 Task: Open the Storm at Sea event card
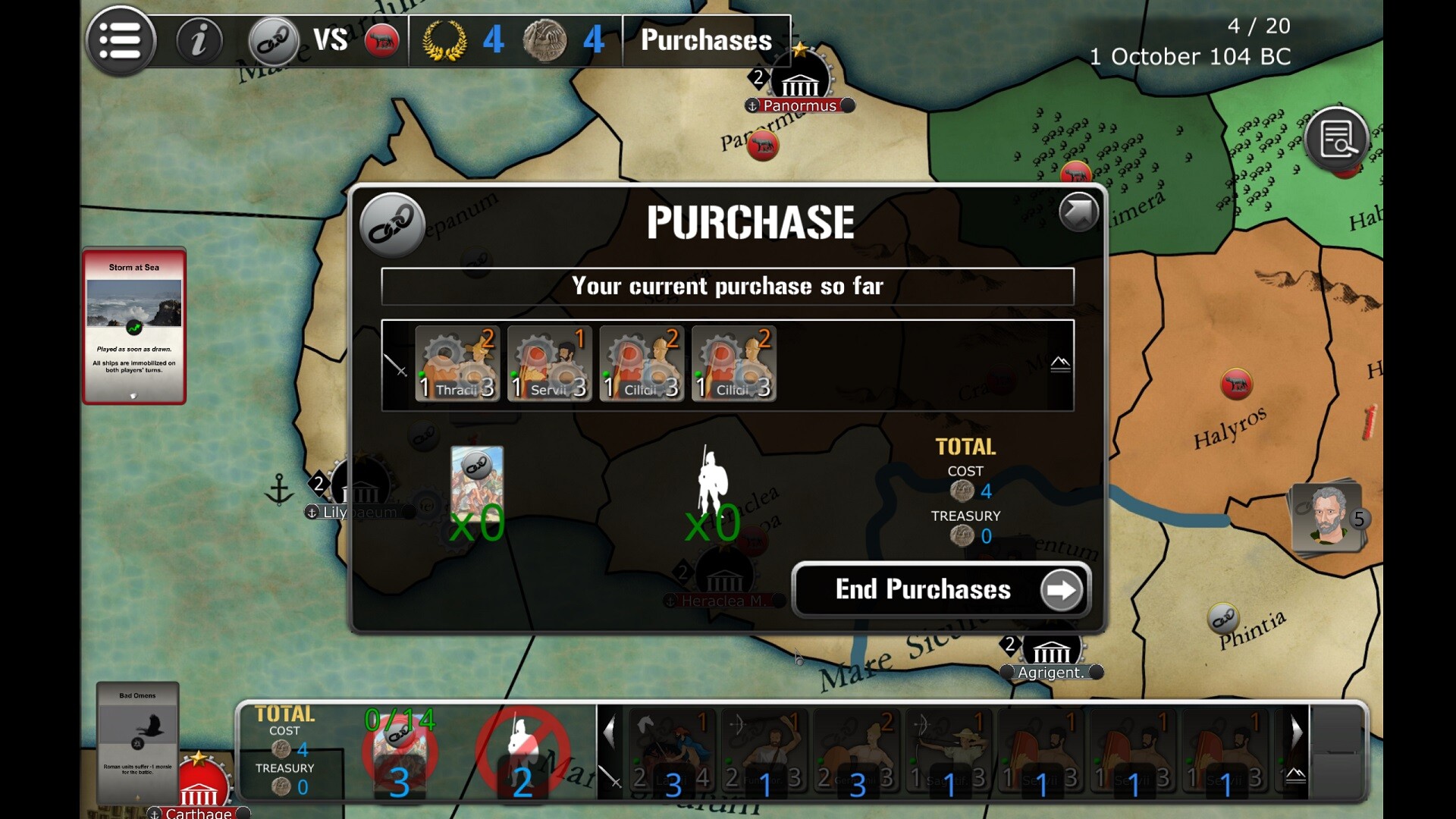134,325
